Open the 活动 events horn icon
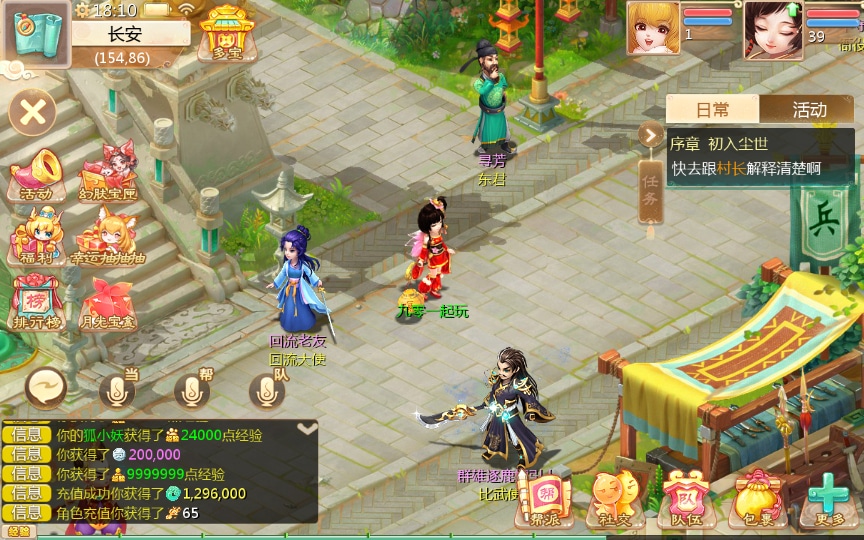Viewport: 864px width, 540px height. (36, 174)
